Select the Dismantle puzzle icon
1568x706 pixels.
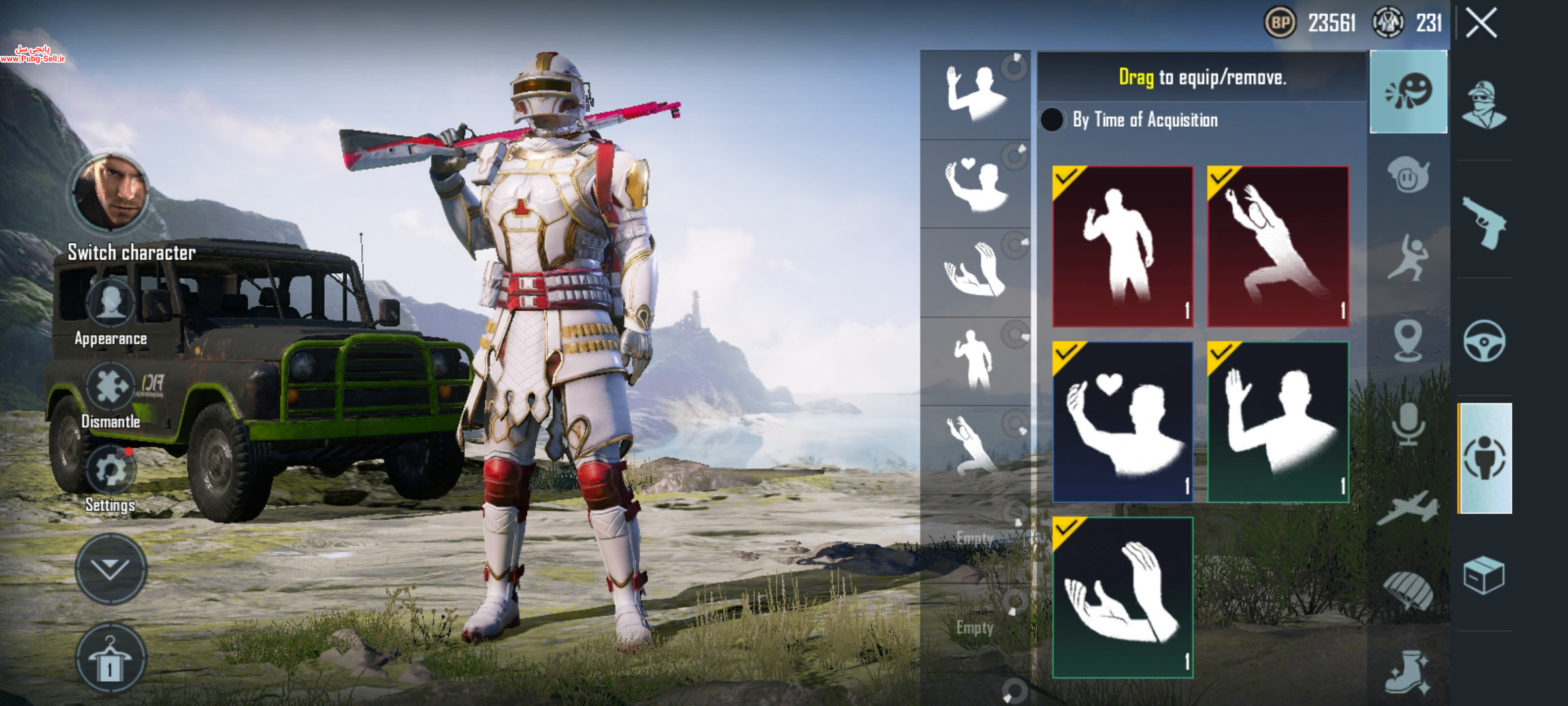(x=110, y=387)
